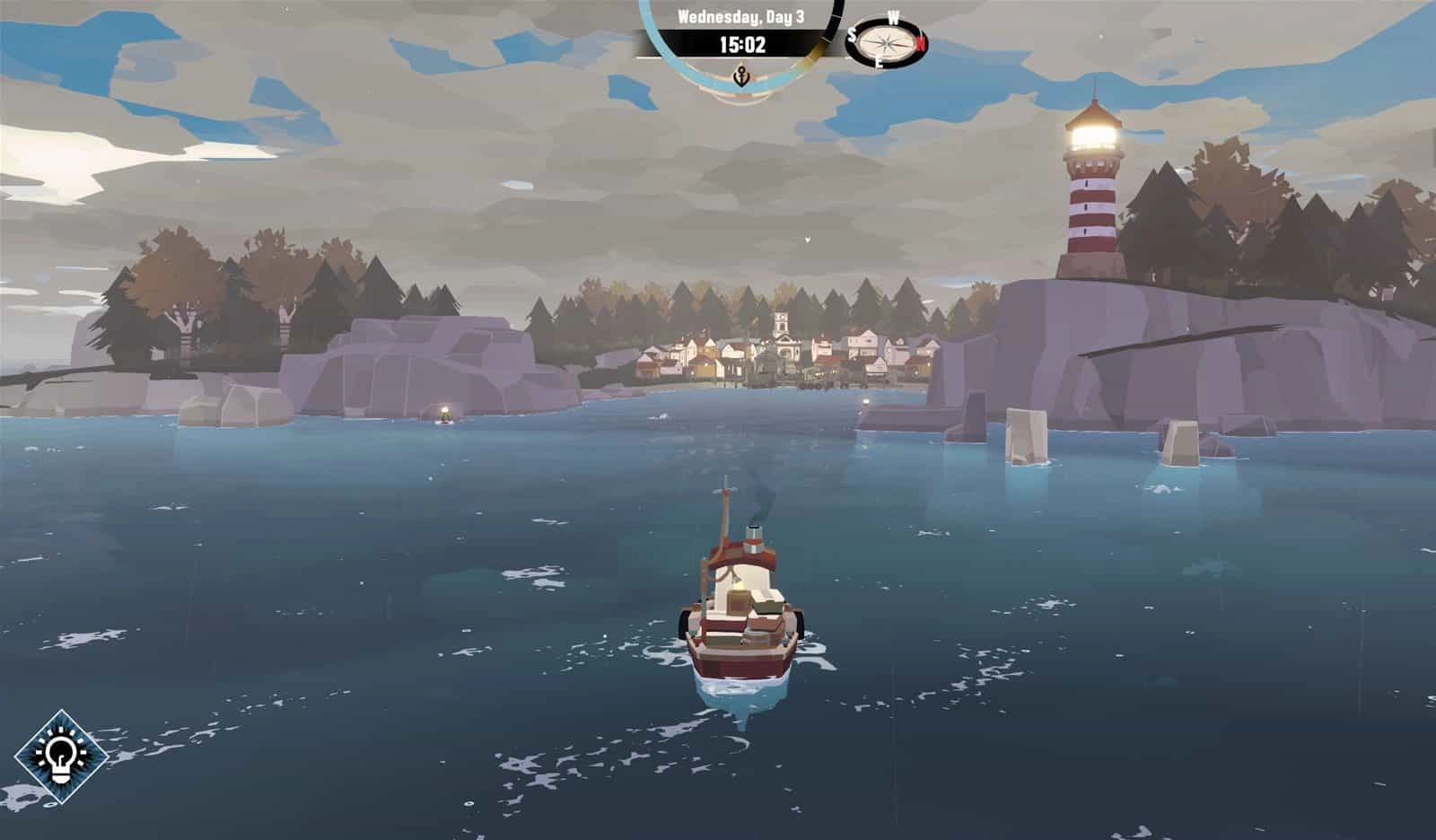The image size is (1436, 840).
Task: Select the anchor icon under the clock
Action: point(741,75)
